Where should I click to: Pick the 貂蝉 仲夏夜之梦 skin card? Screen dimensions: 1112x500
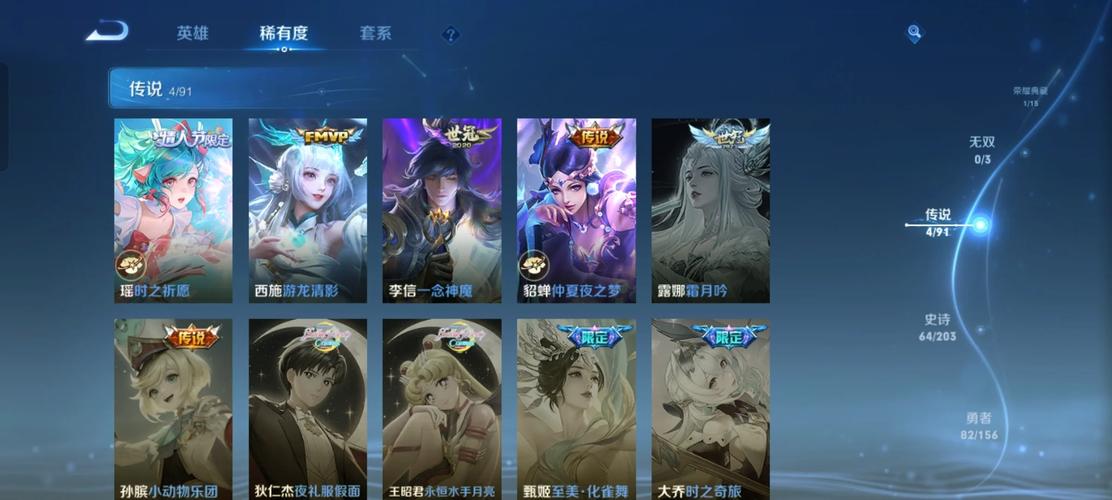(575, 210)
